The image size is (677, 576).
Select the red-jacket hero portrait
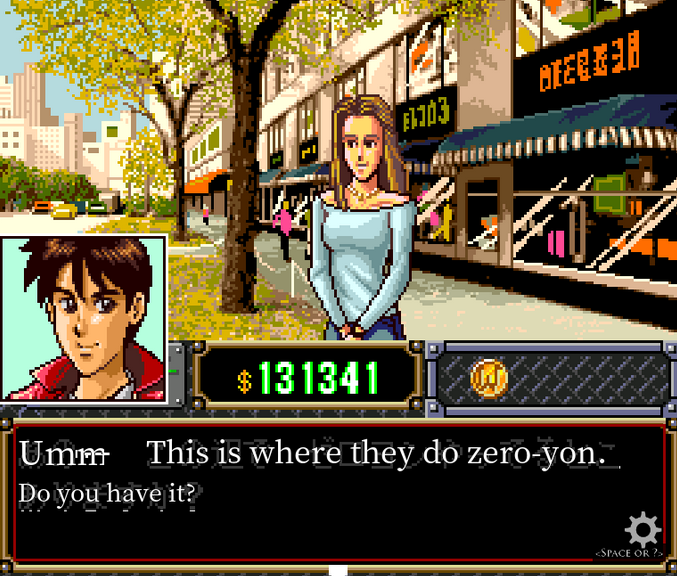click(83, 318)
